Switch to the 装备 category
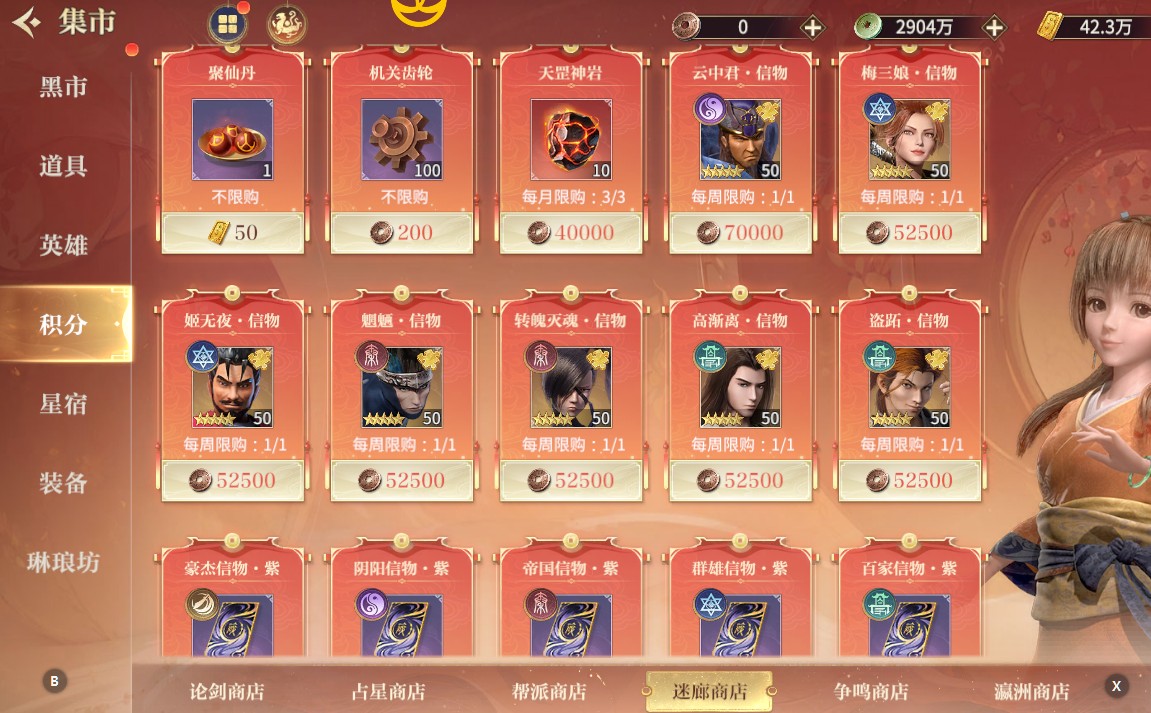This screenshot has width=1151, height=713. [x=63, y=483]
